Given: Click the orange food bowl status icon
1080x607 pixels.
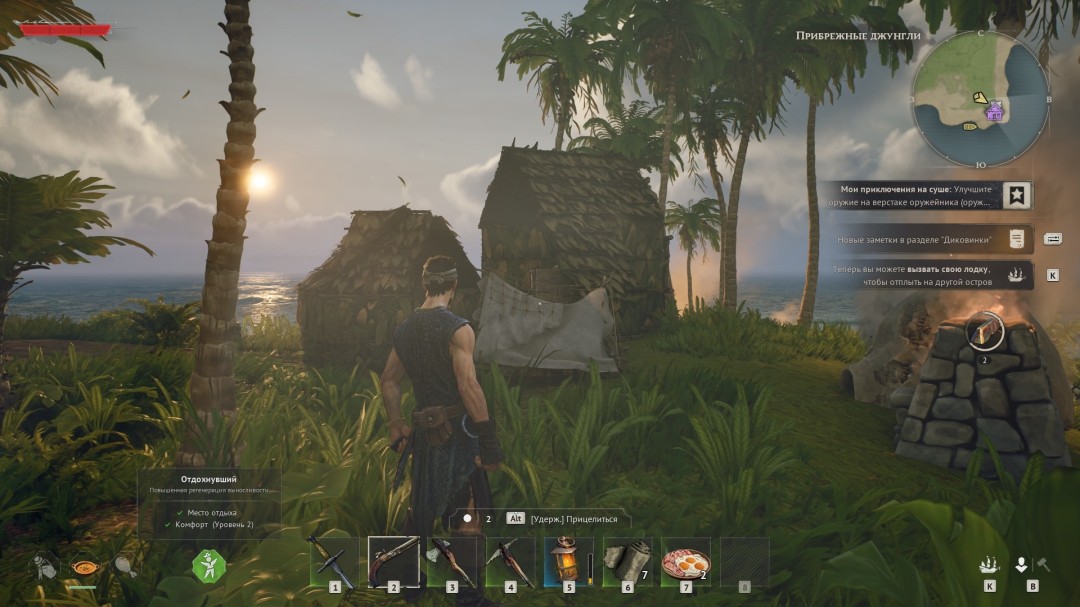Looking at the screenshot, I should [x=83, y=566].
